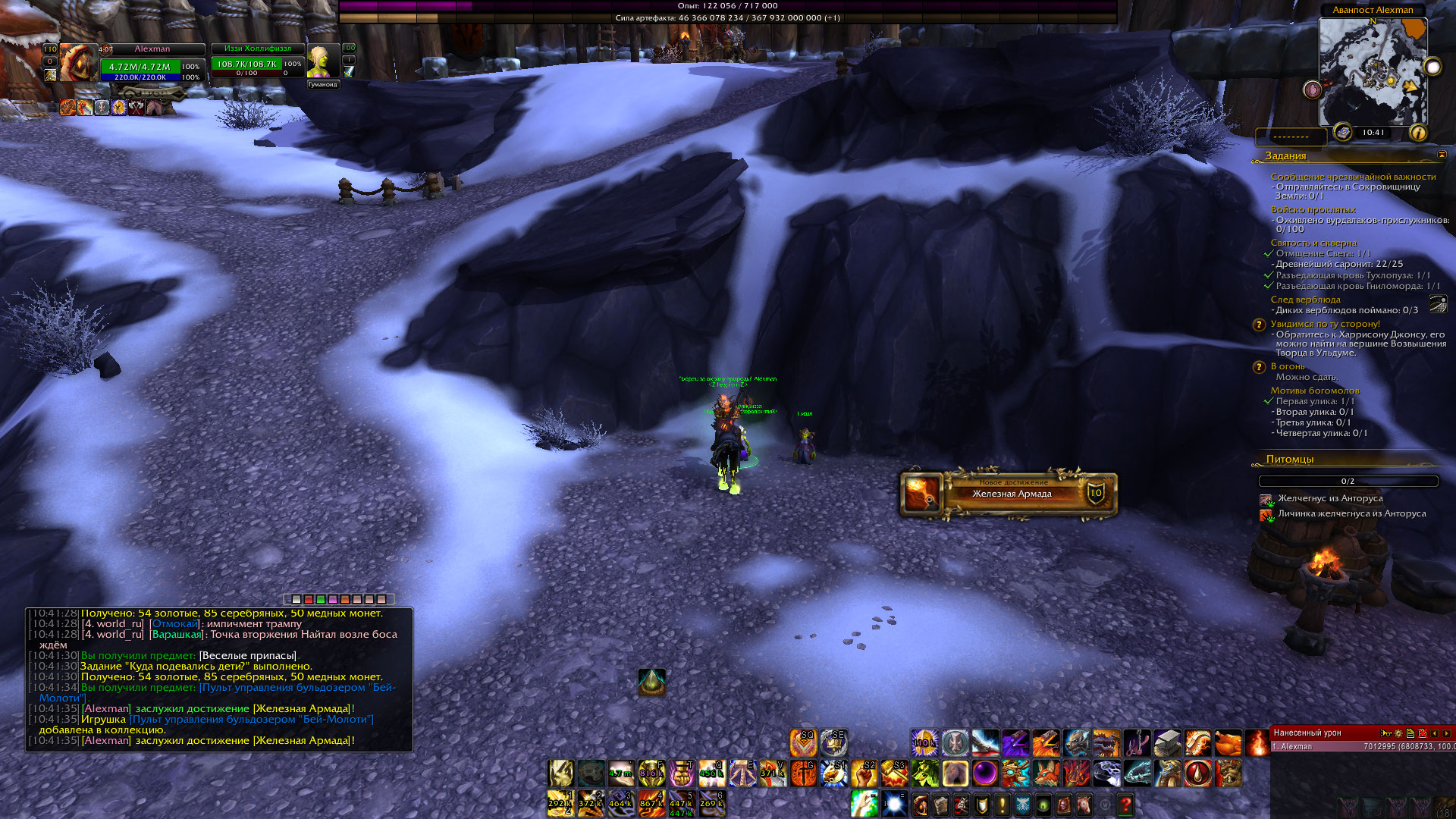This screenshot has width=1456, height=819.
Task: Open the Святость и скверна quest entry
Action: pyautogui.click(x=1313, y=243)
